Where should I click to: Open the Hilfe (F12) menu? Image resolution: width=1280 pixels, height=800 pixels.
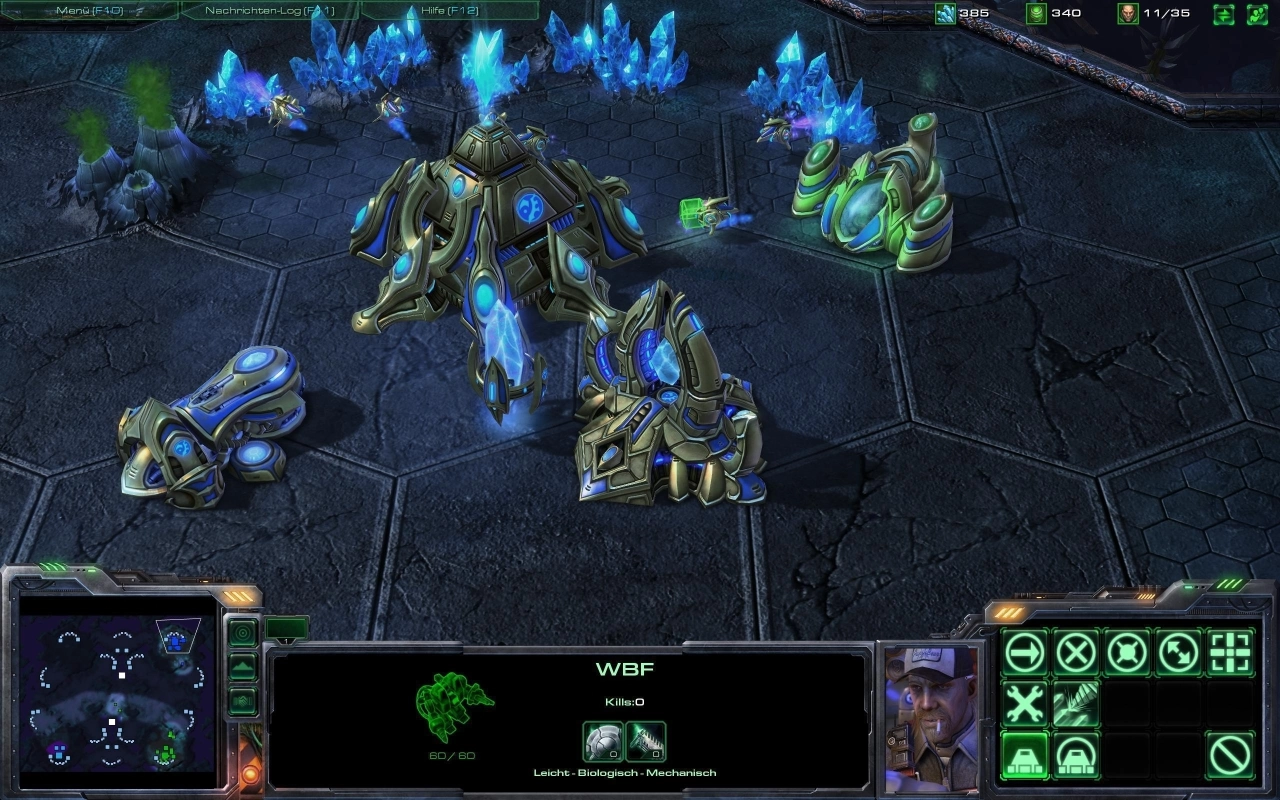coord(448,10)
